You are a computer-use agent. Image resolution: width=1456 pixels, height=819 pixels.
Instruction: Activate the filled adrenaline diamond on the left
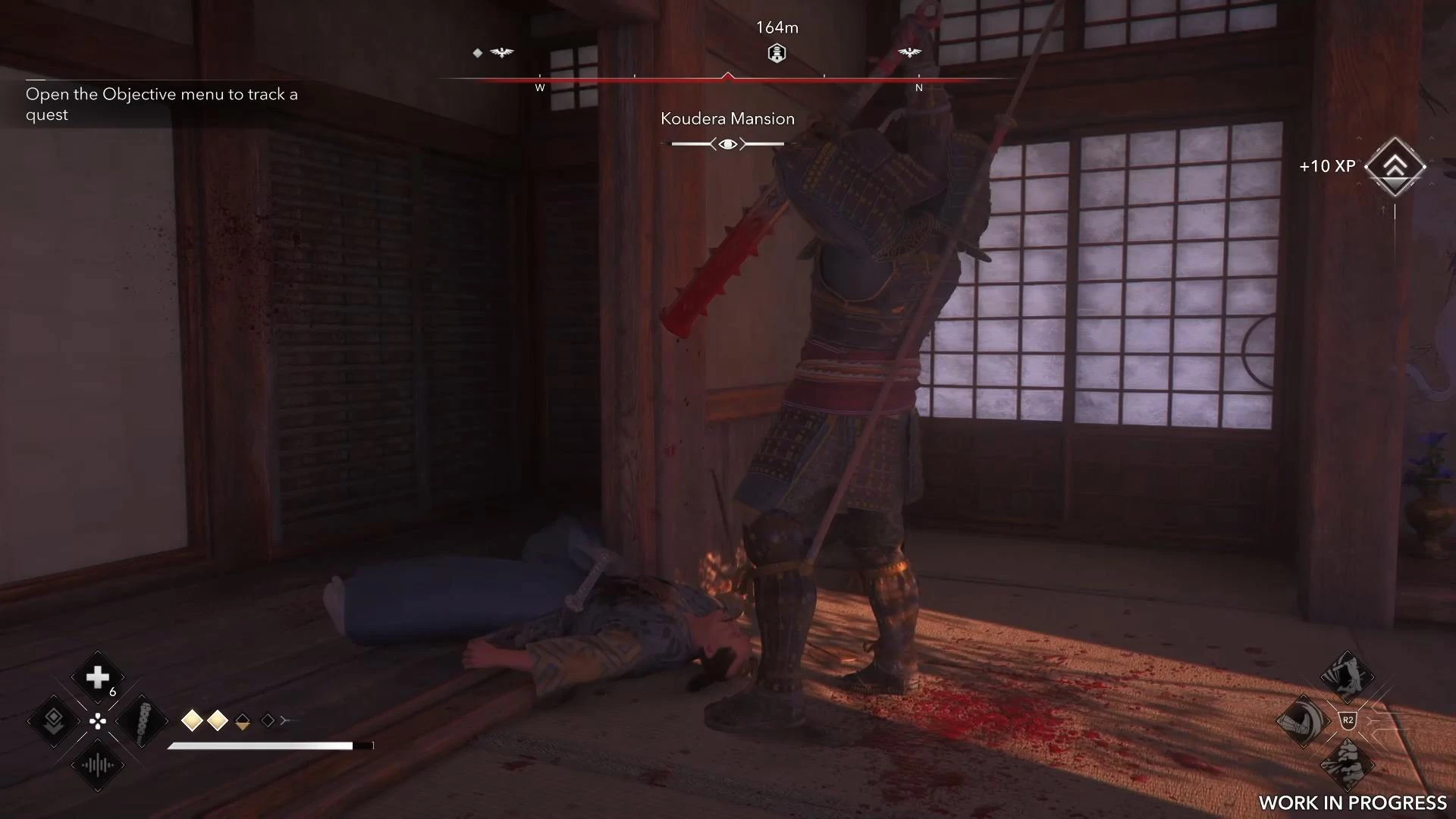(x=193, y=720)
